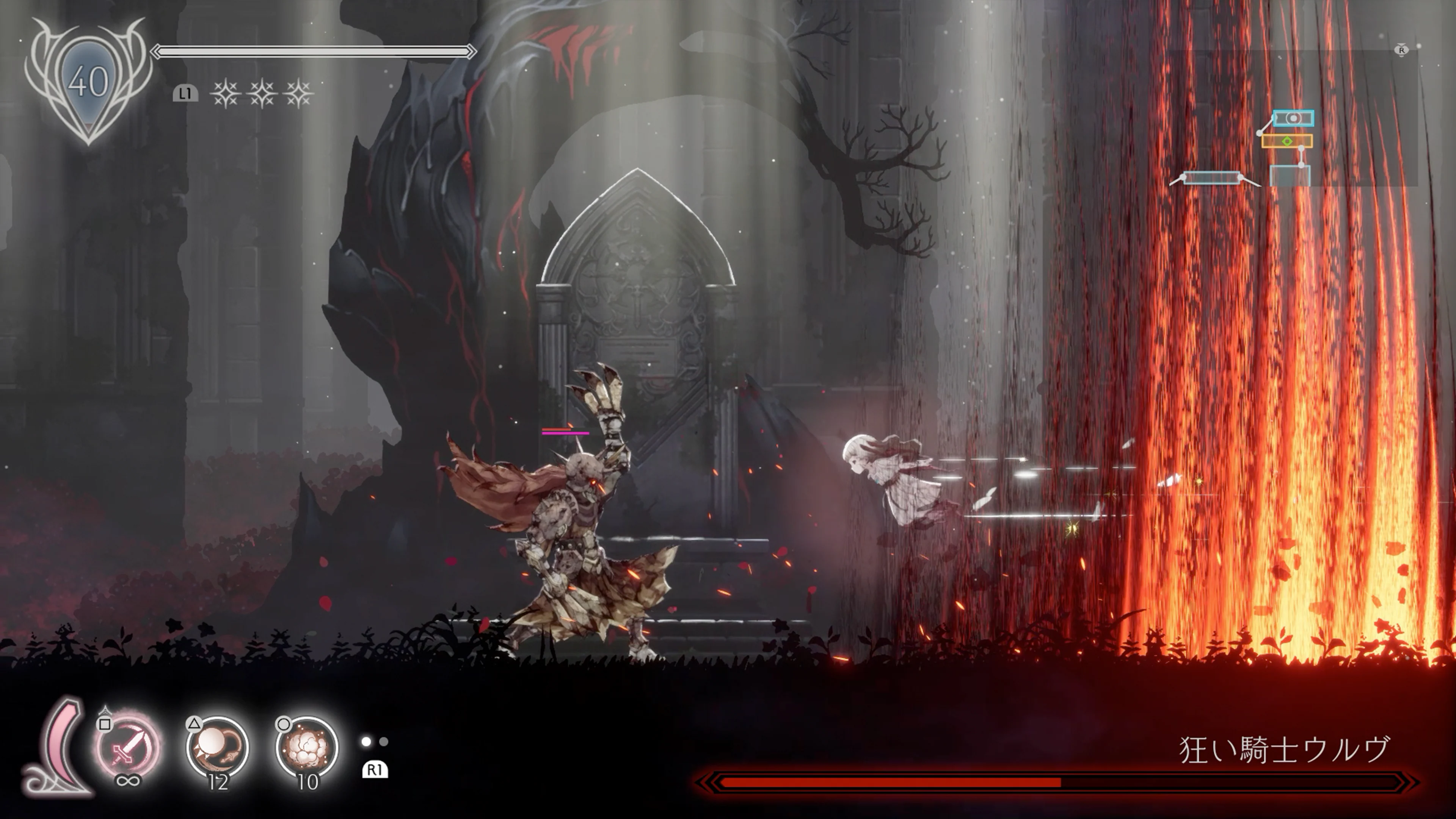Screen dimensions: 1456x819
Task: Toggle the first spirit star next to L1
Action: [x=225, y=95]
